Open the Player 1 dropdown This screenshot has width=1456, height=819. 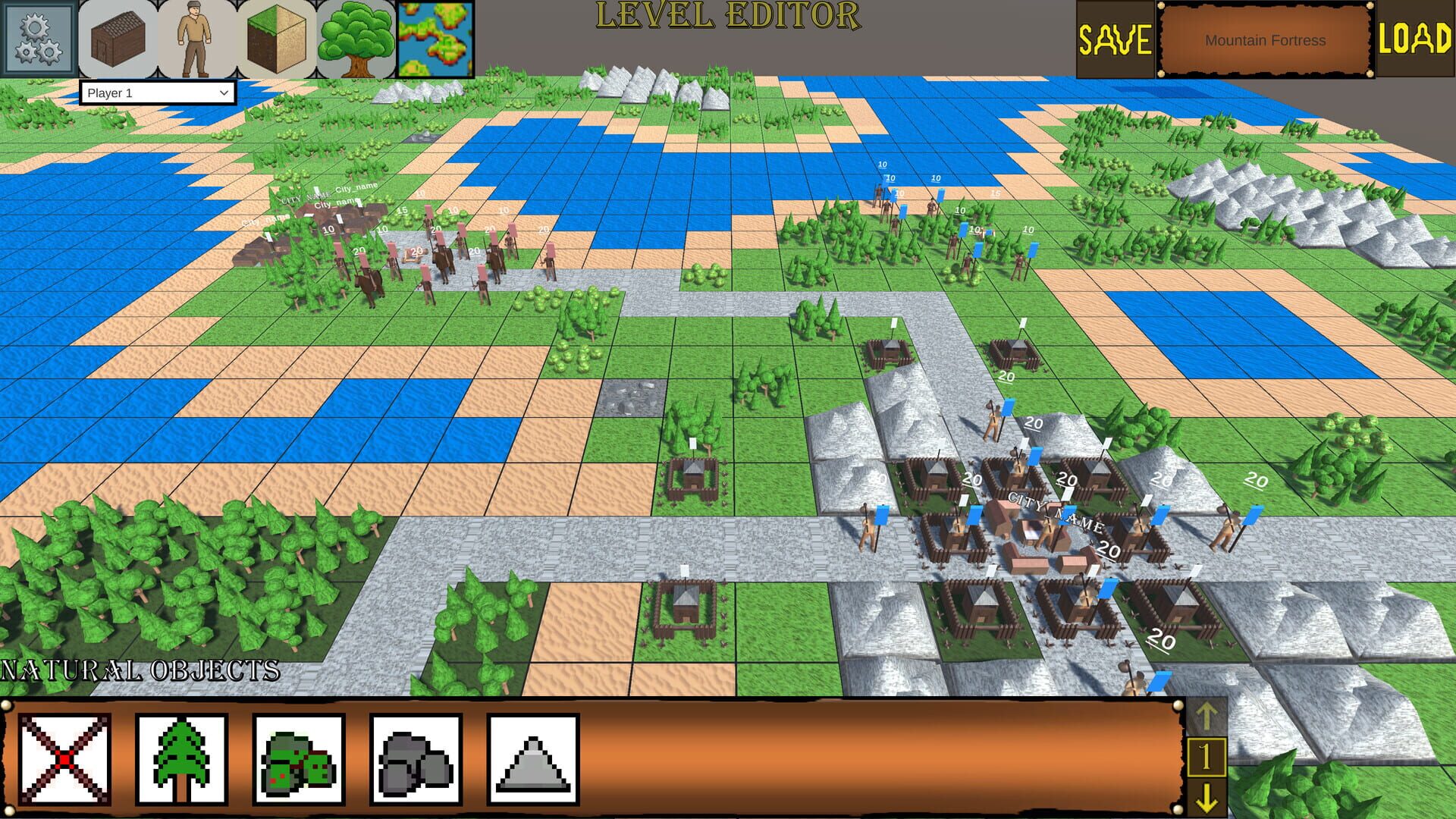(x=157, y=93)
